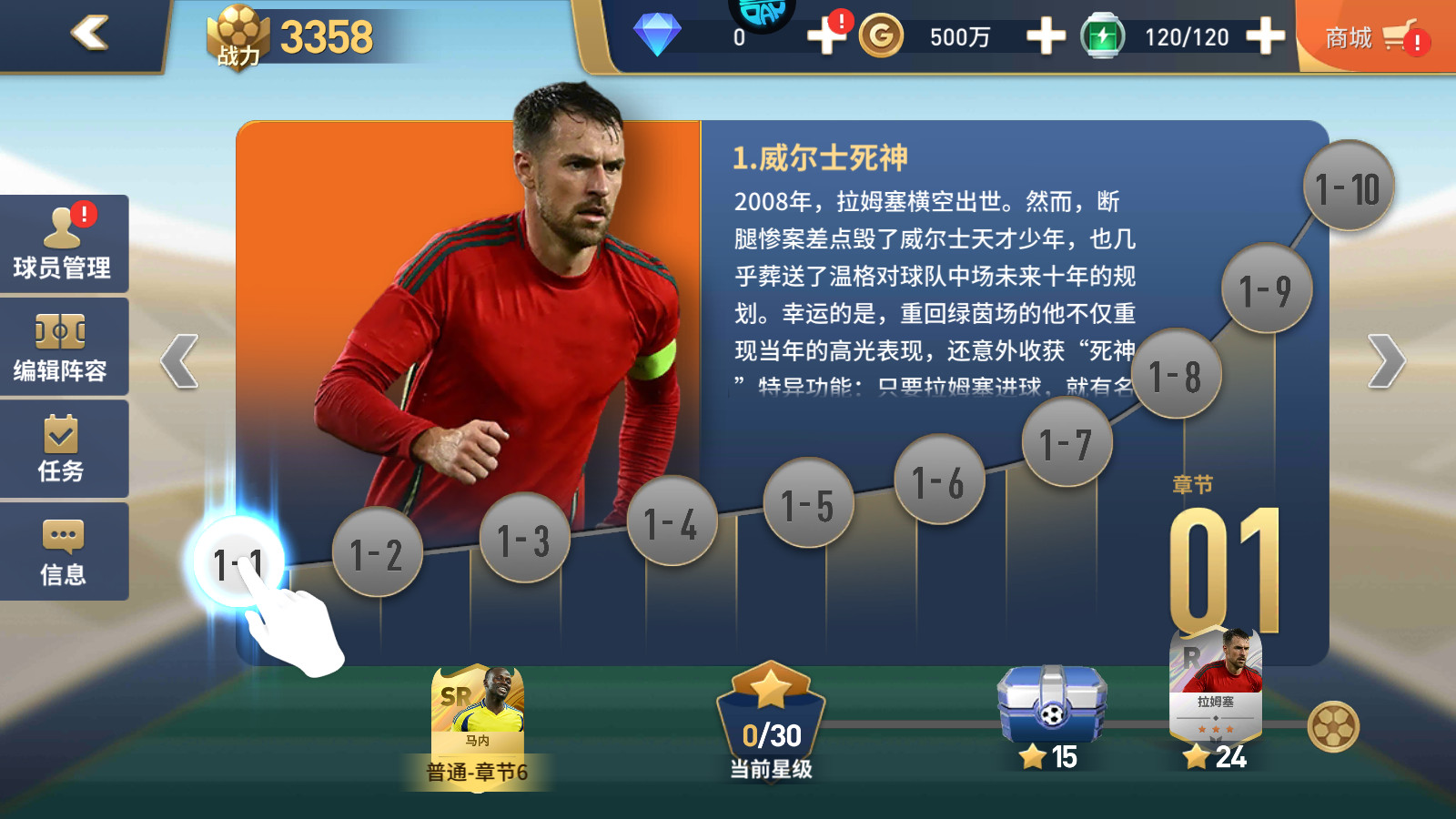
Task: Expand next chapter with right chevron arrow
Action: coord(1385,359)
